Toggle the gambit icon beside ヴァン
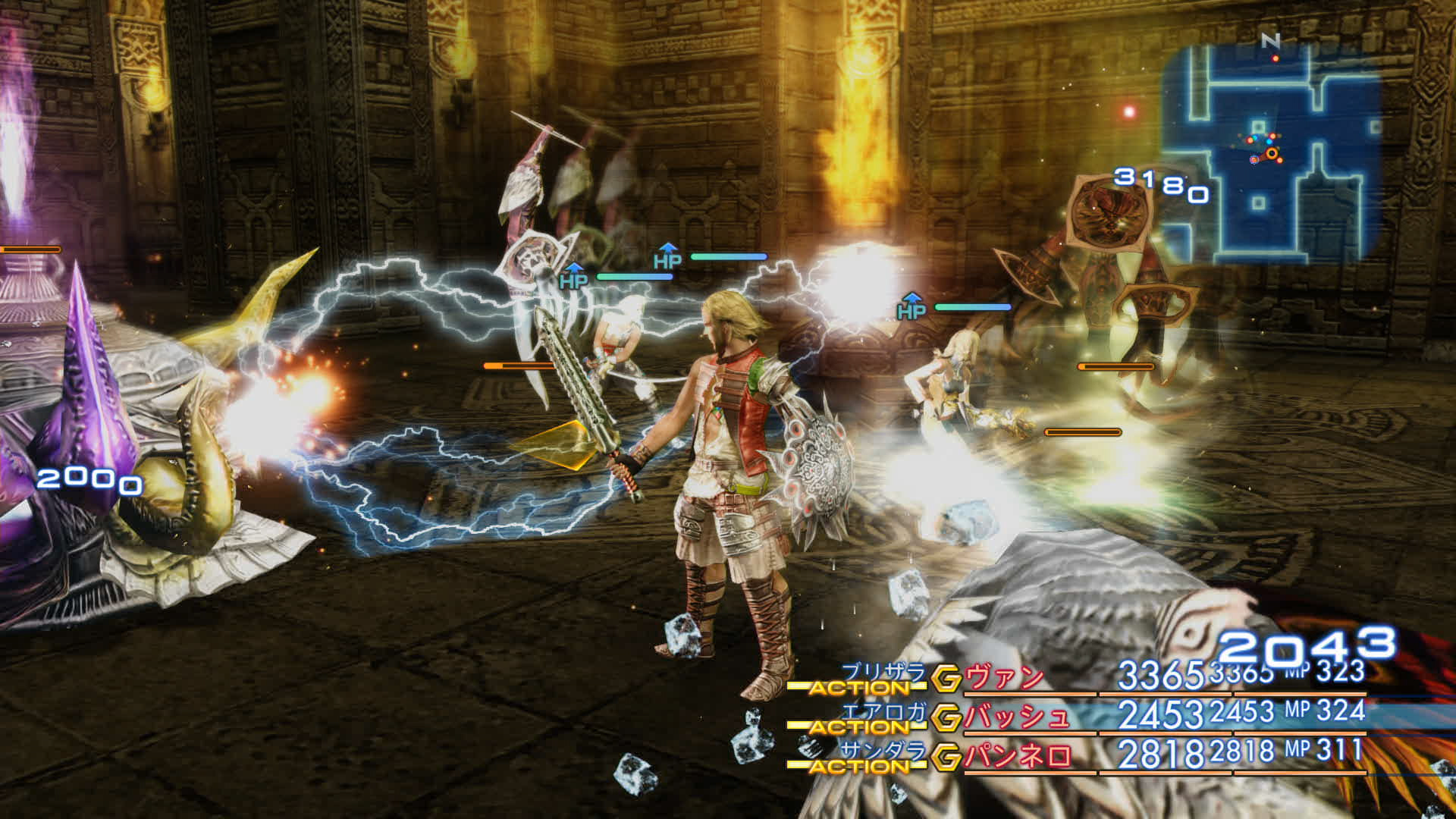Viewport: 1456px width, 819px height. click(x=946, y=679)
